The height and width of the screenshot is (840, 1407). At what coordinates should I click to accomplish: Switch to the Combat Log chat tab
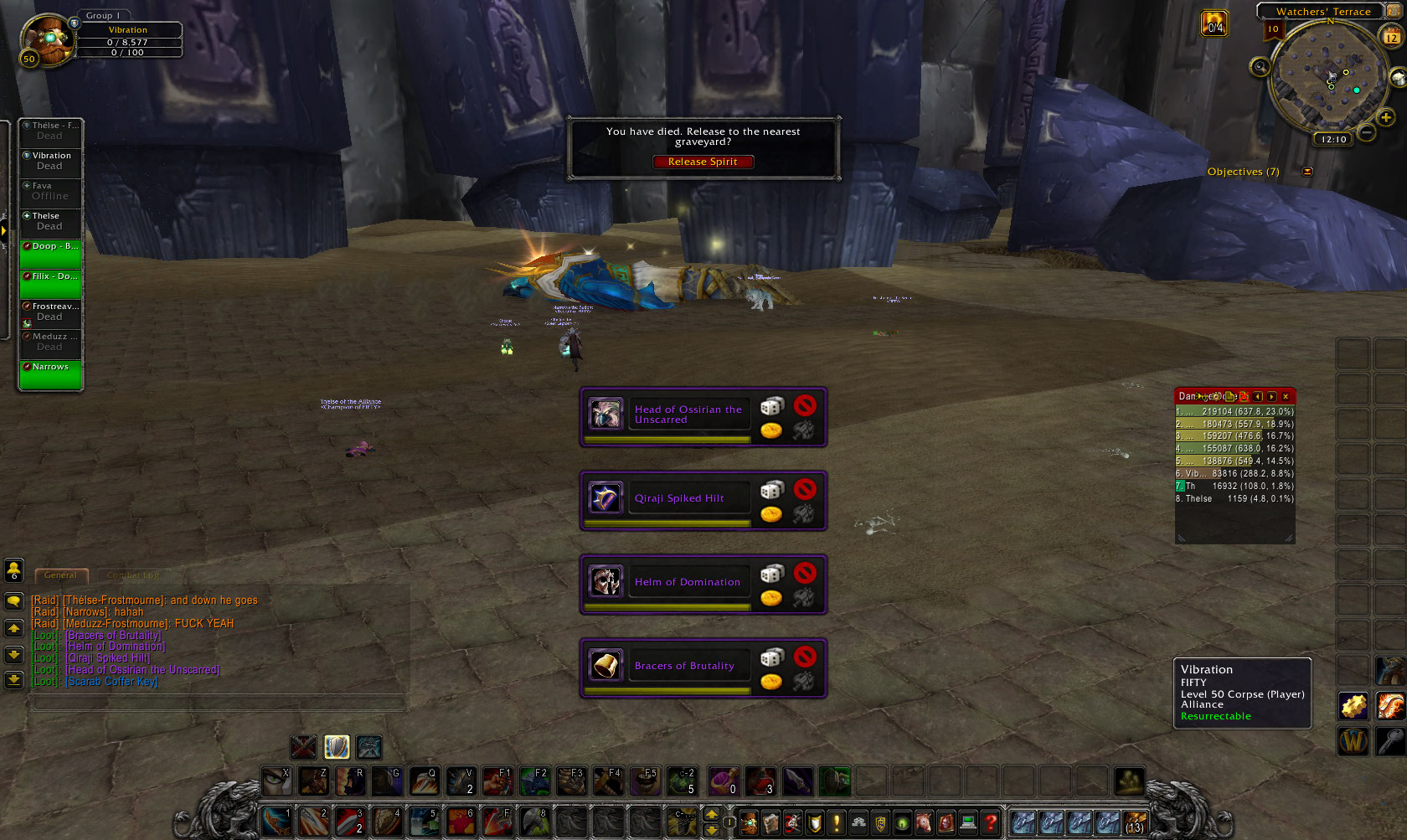coord(132,575)
